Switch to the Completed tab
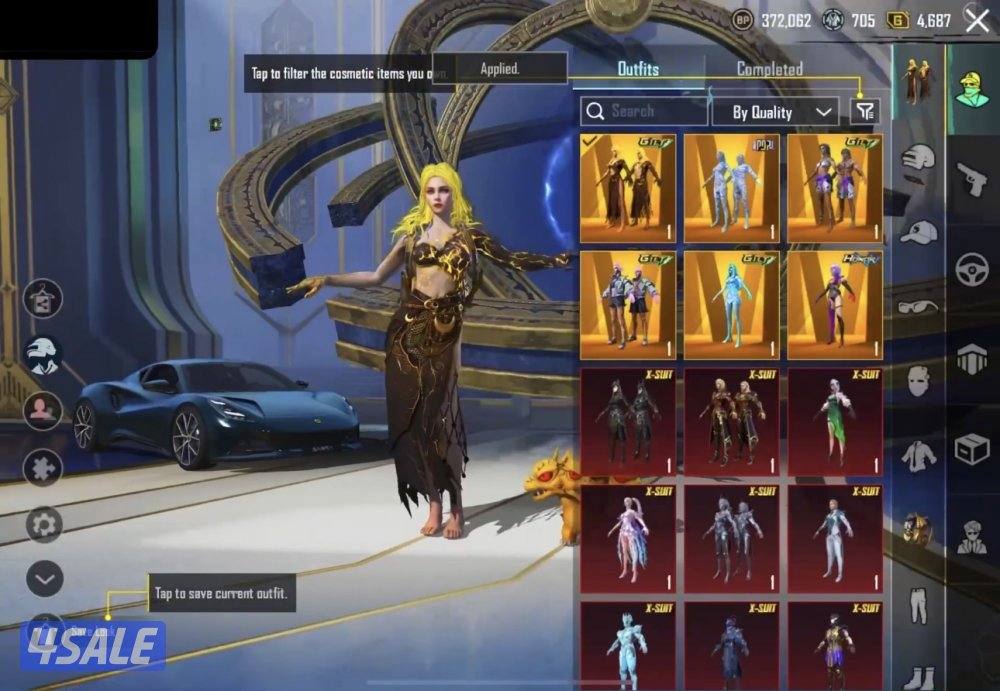The image size is (1000, 691). click(x=769, y=70)
